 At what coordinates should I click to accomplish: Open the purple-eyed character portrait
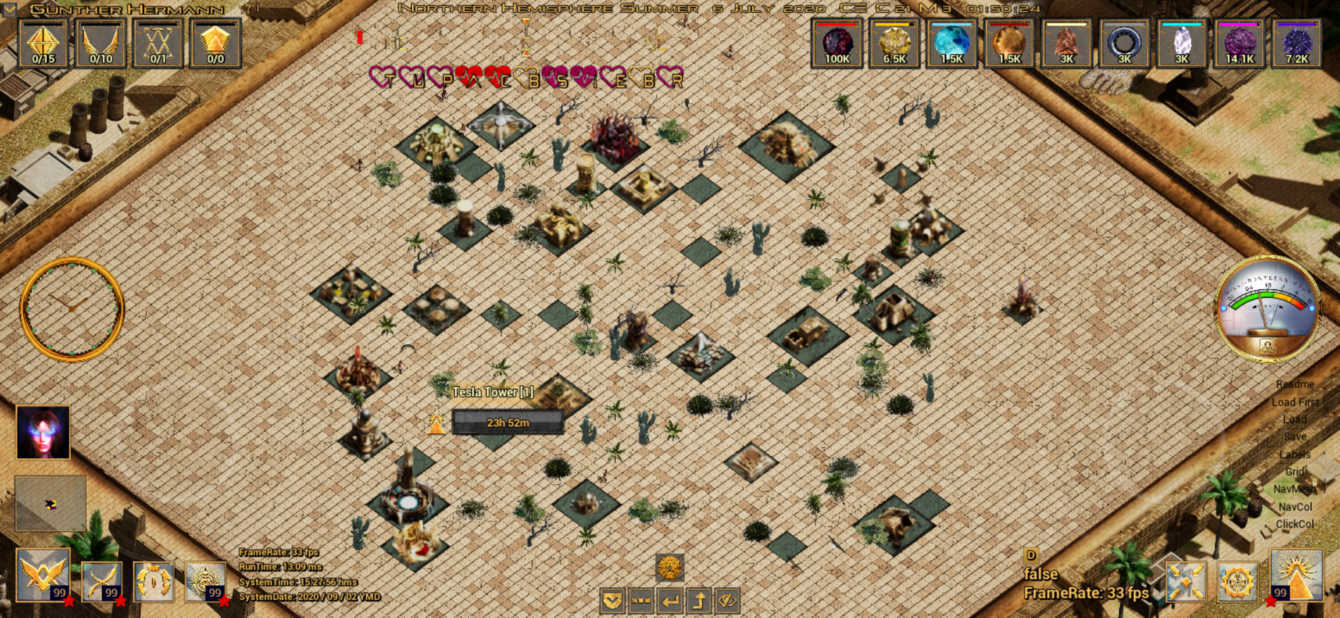43,432
